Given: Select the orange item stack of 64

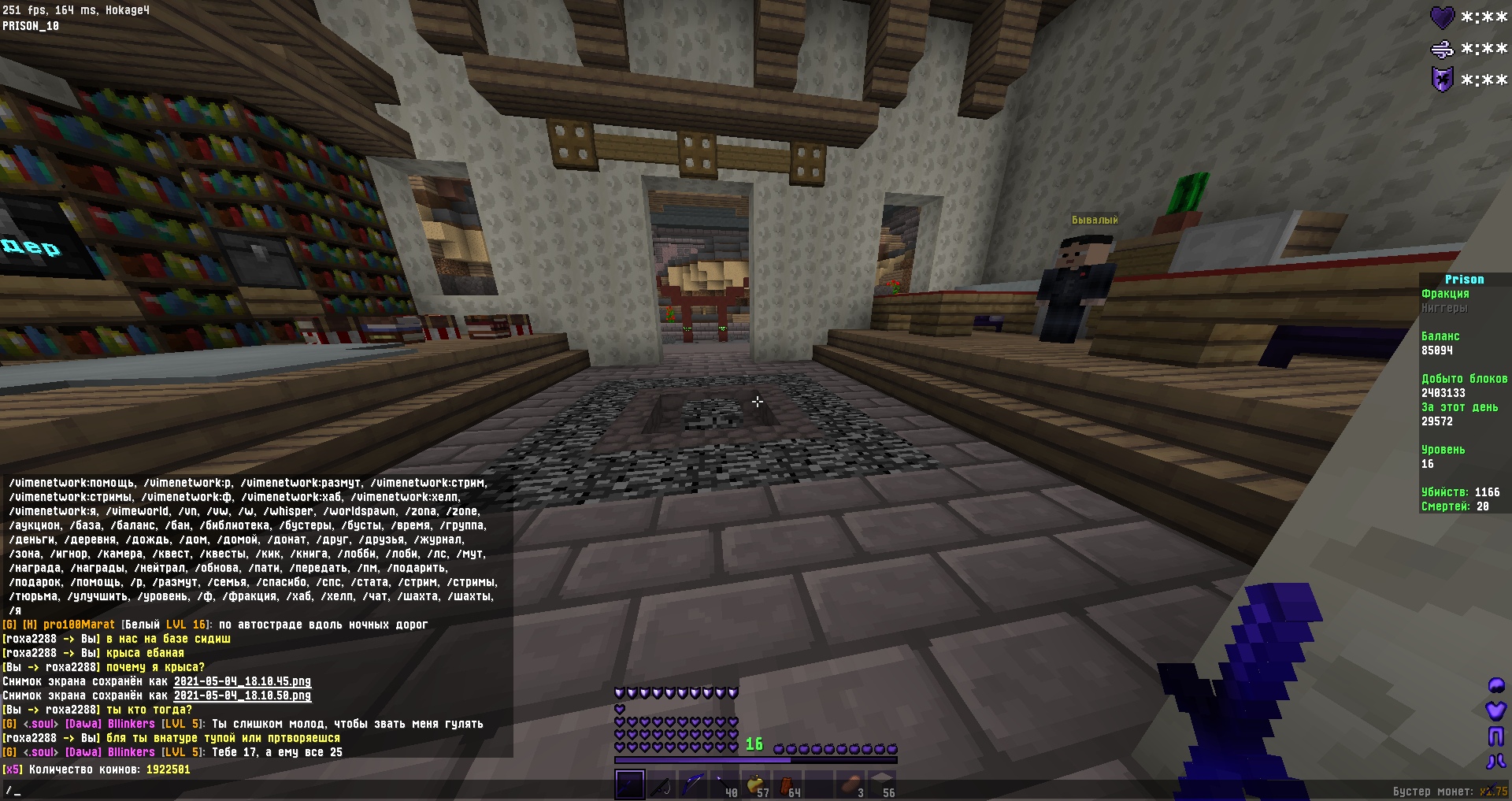Looking at the screenshot, I should 787,784.
